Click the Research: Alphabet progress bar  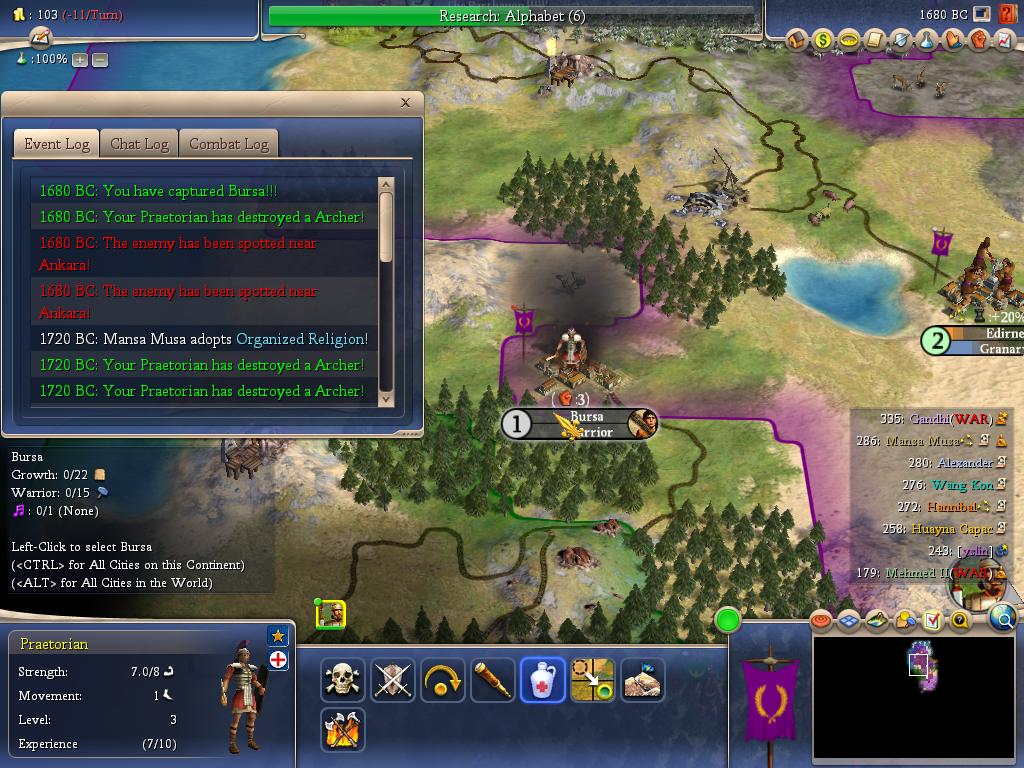click(511, 16)
